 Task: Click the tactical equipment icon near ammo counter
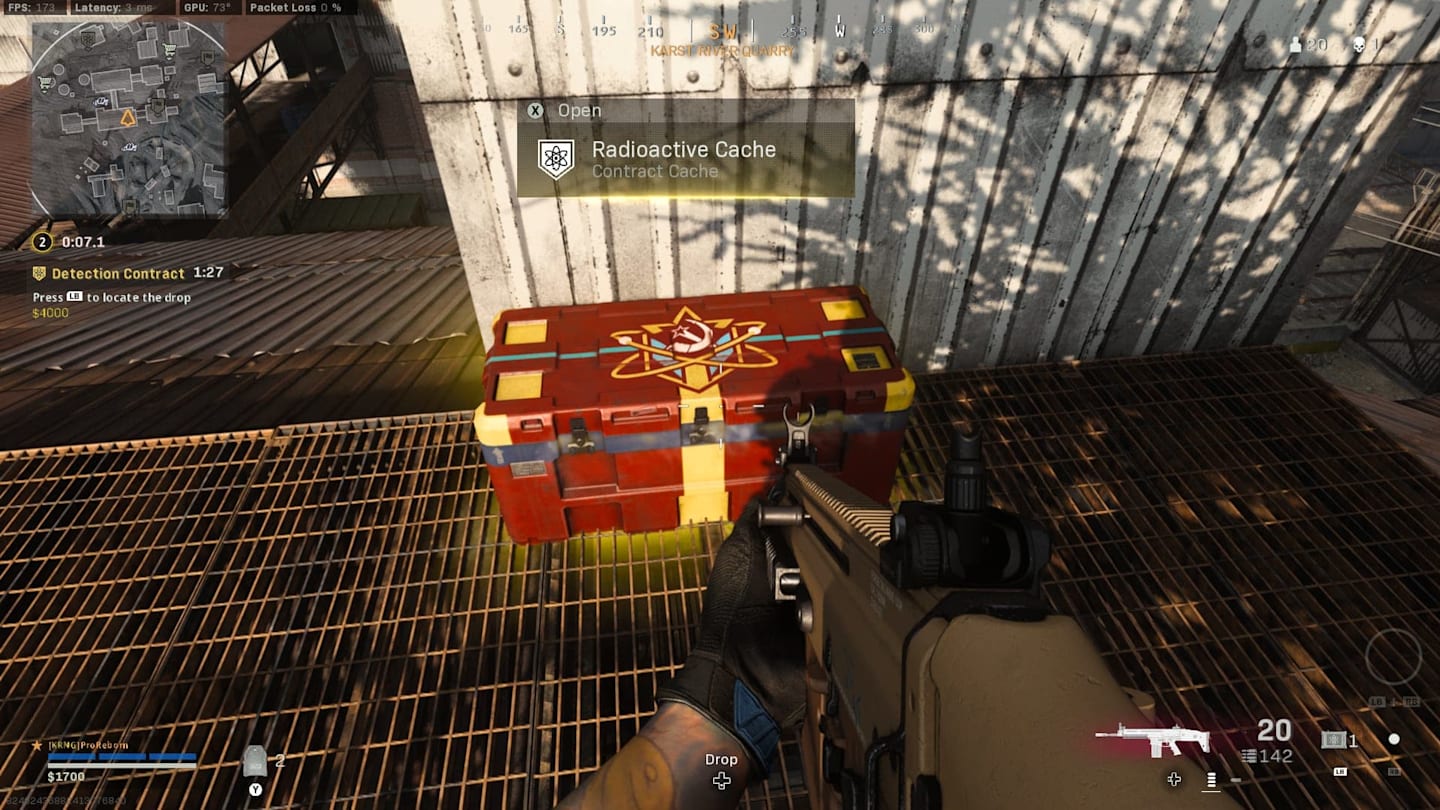pos(1334,741)
